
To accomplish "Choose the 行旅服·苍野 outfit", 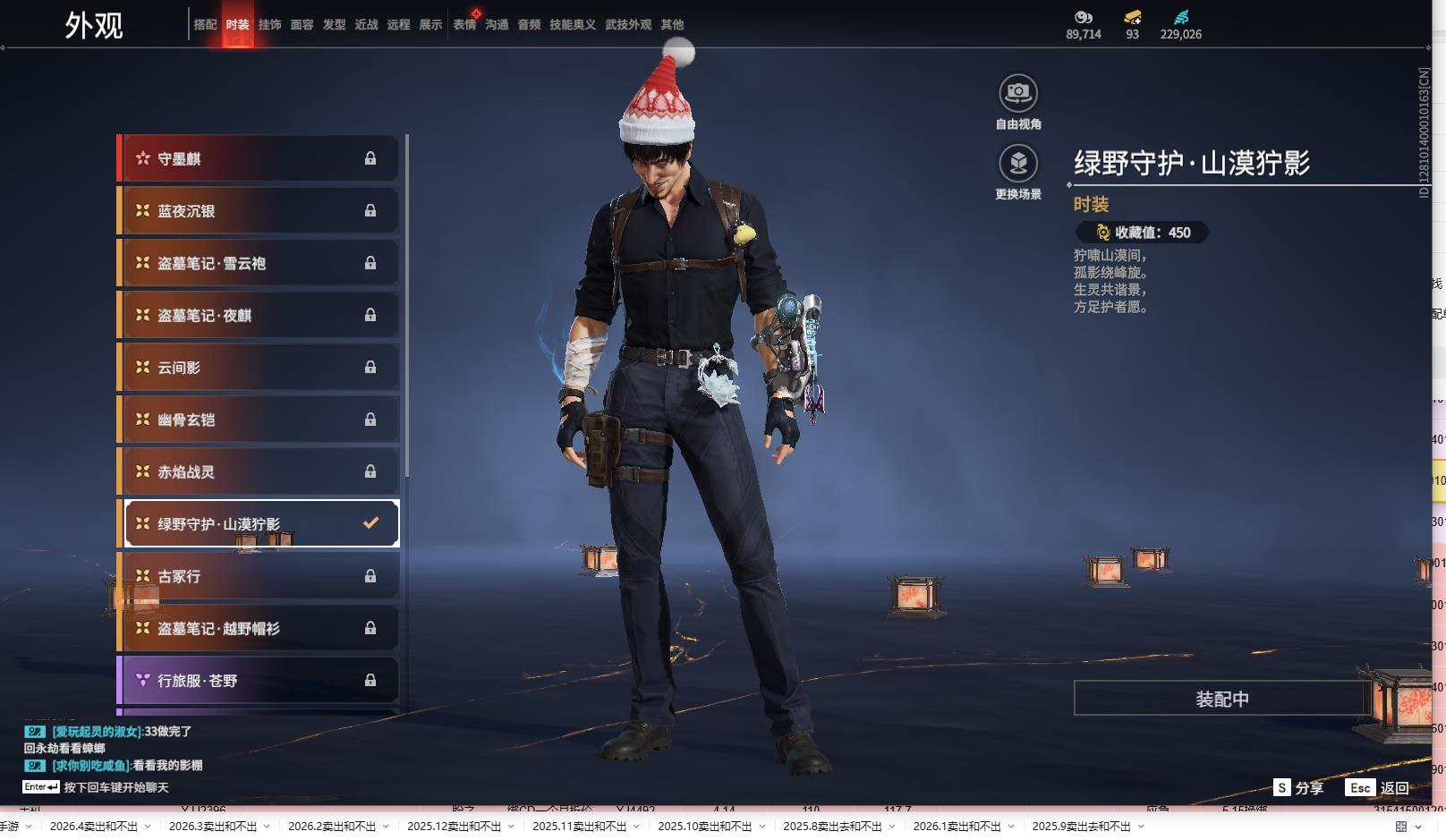I will click(258, 681).
